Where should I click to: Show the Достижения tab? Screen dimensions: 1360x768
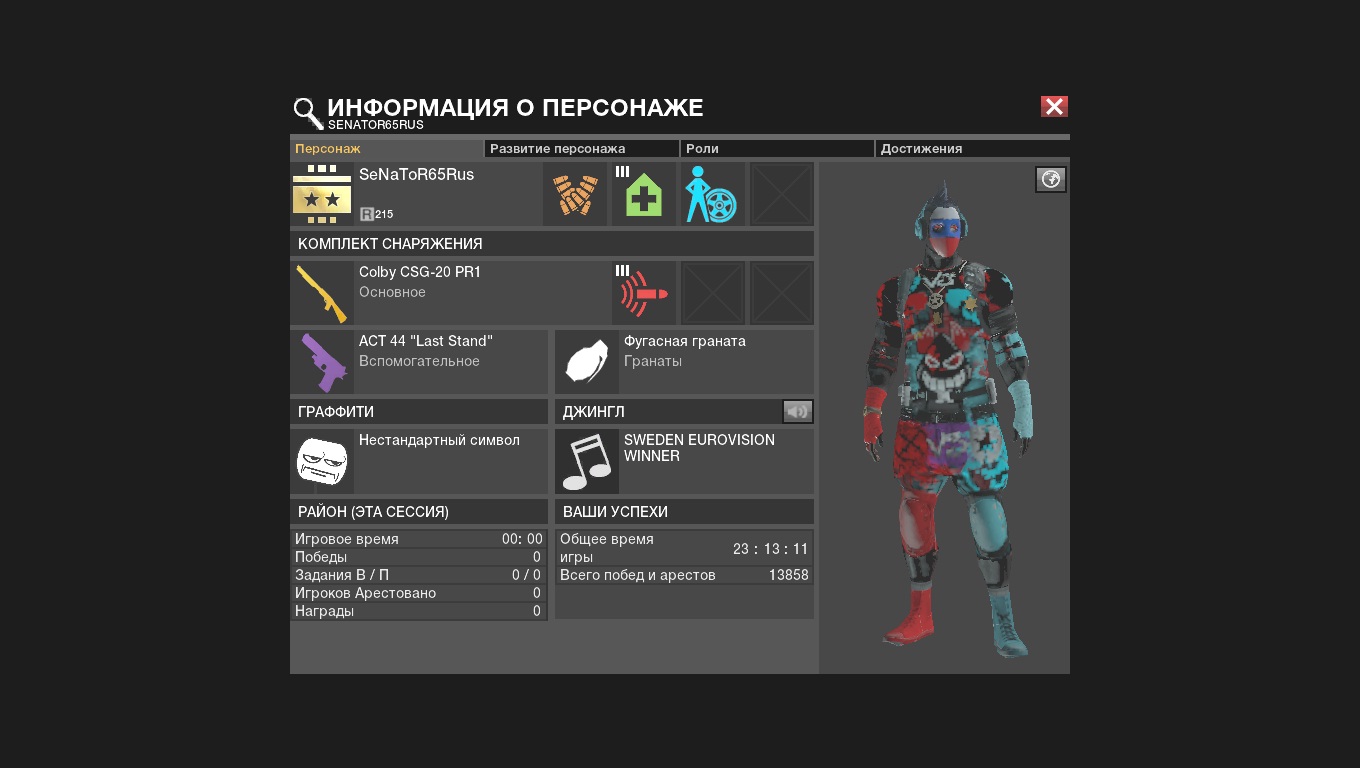click(x=971, y=149)
